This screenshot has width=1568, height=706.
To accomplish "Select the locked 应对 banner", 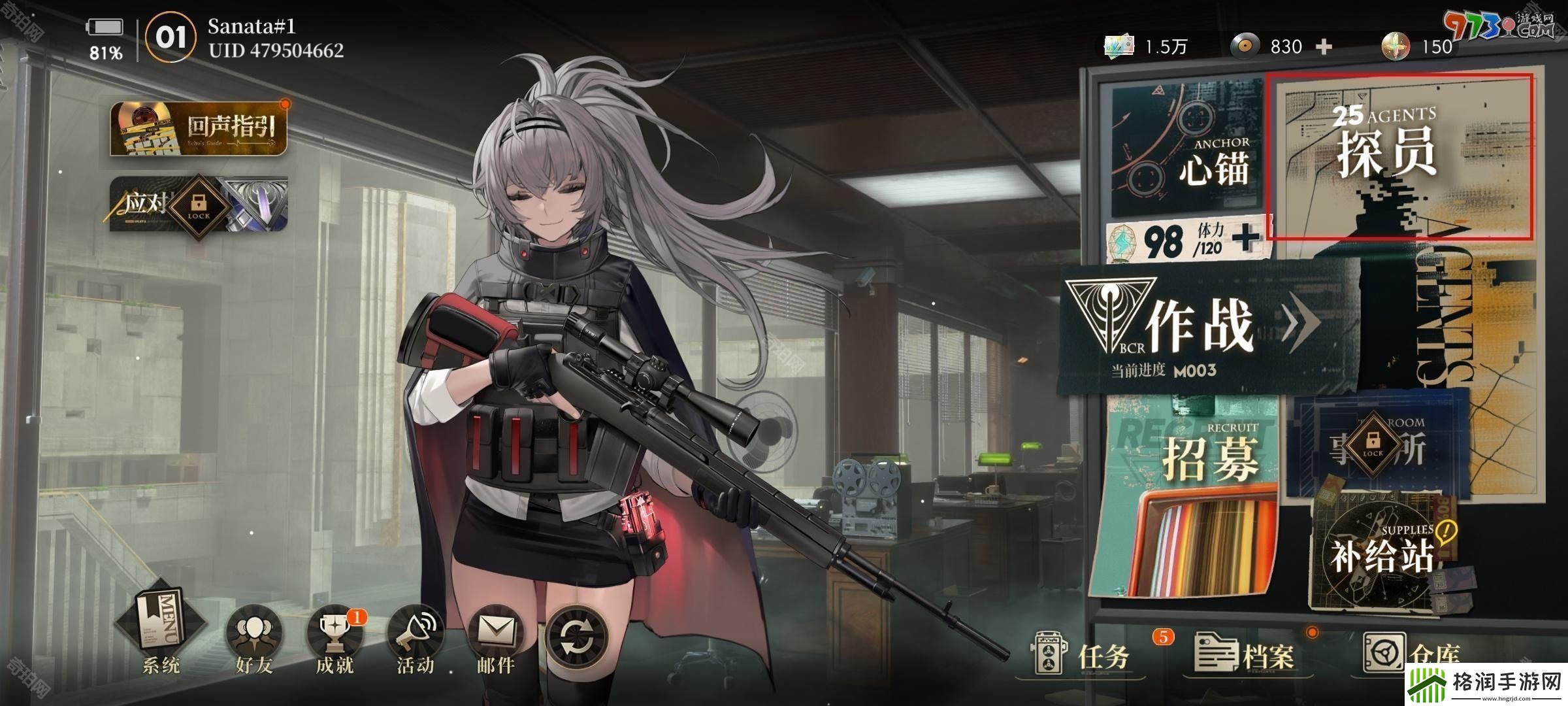I will (x=199, y=204).
